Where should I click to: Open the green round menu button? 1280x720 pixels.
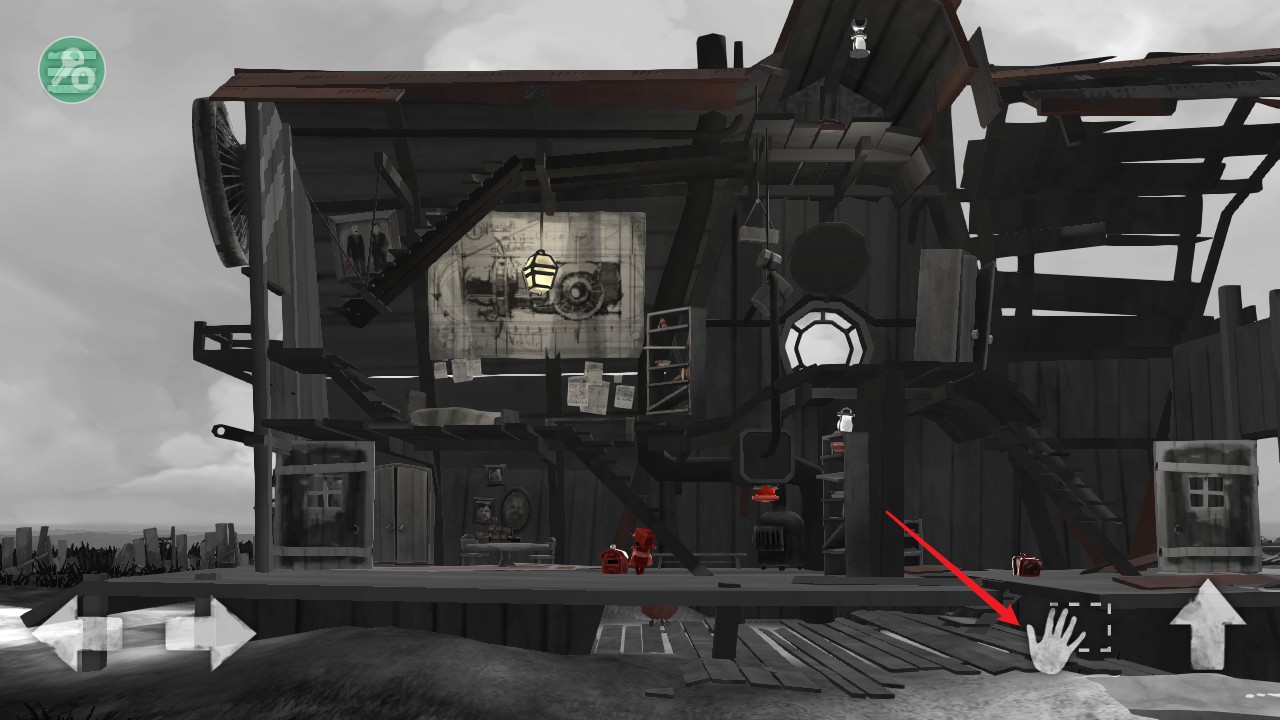coord(72,69)
